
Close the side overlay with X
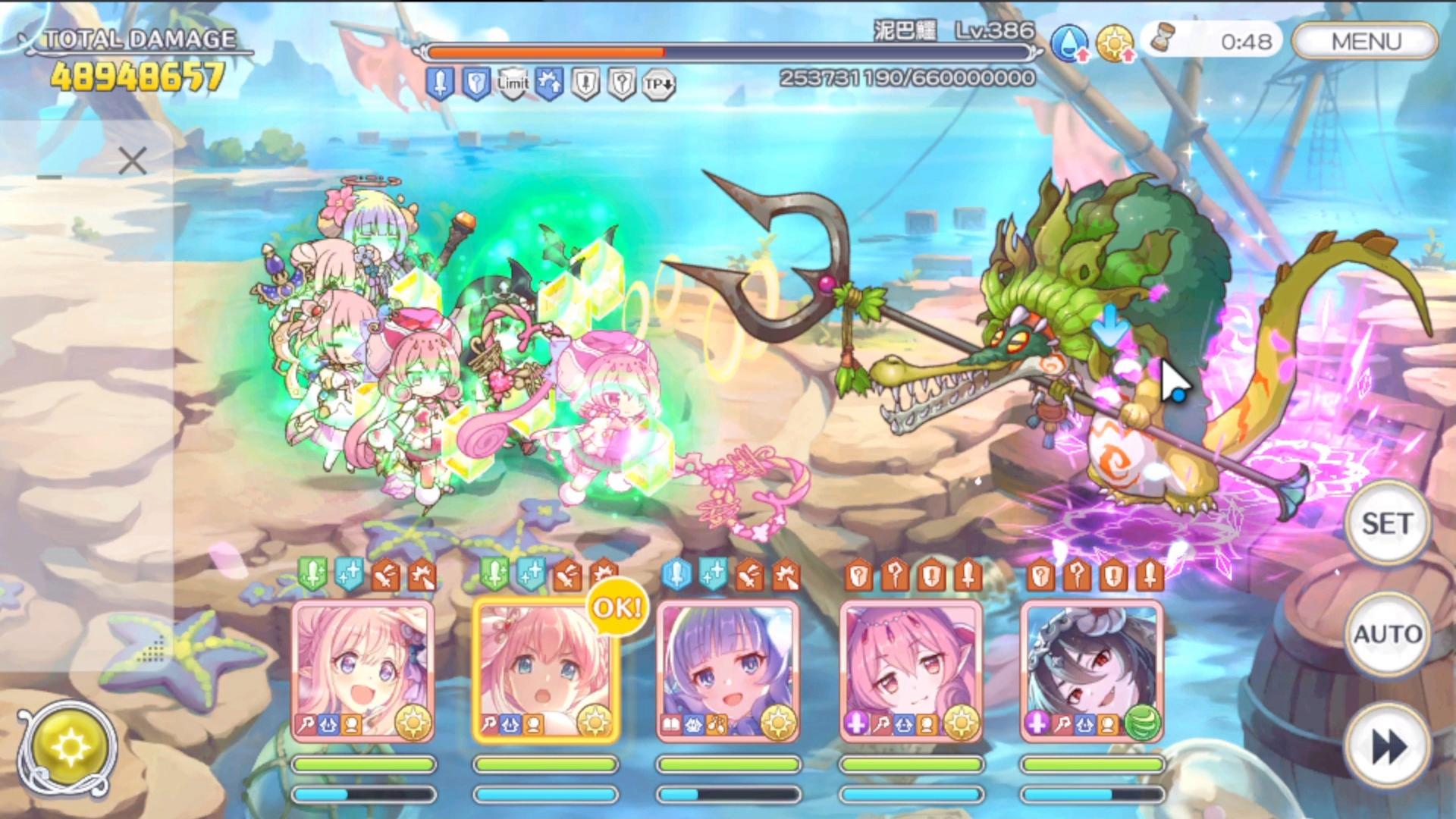pyautogui.click(x=133, y=162)
